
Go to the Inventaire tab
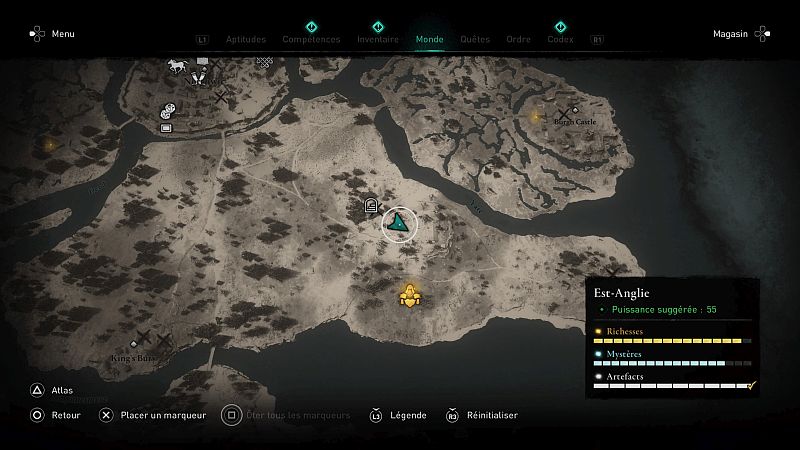[378, 40]
